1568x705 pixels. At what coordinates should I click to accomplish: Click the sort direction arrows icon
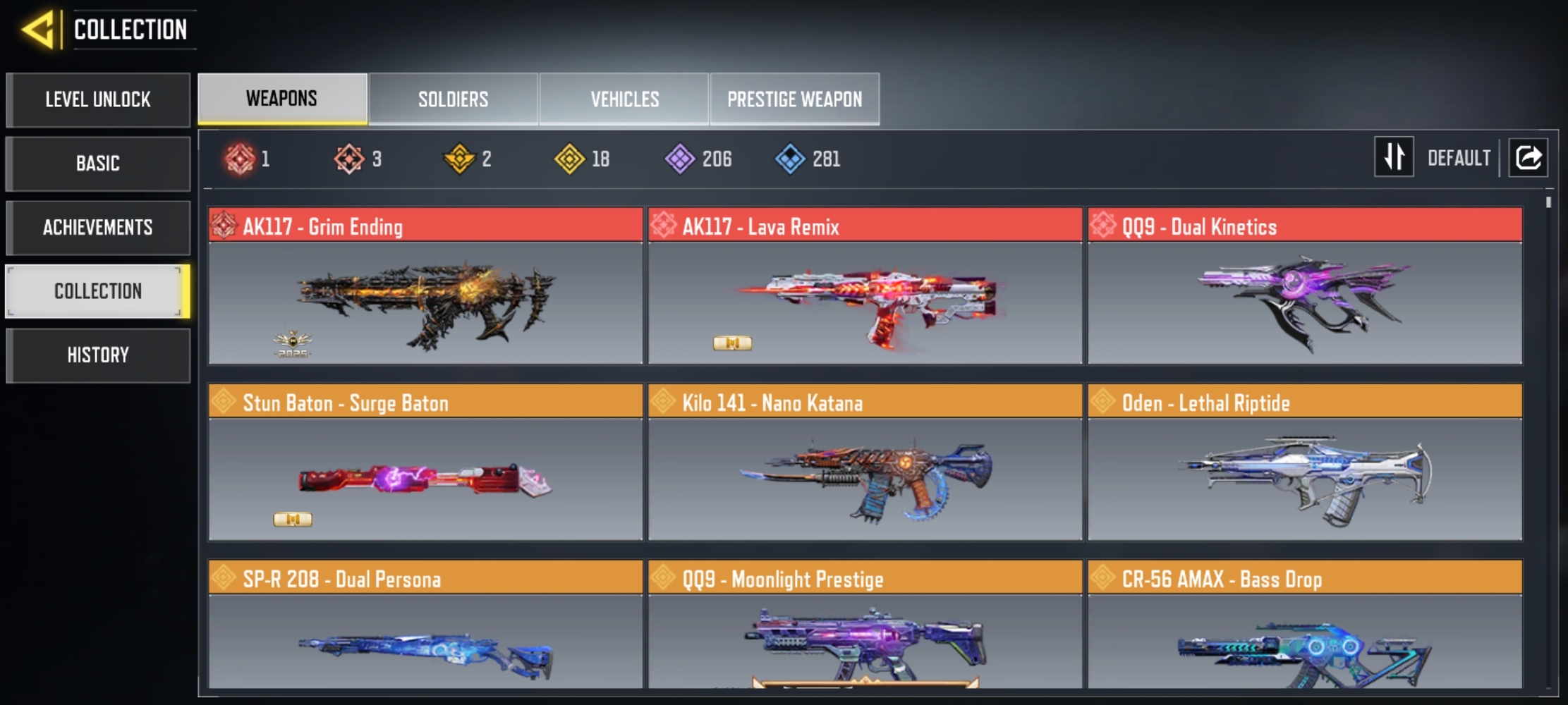[x=1393, y=157]
